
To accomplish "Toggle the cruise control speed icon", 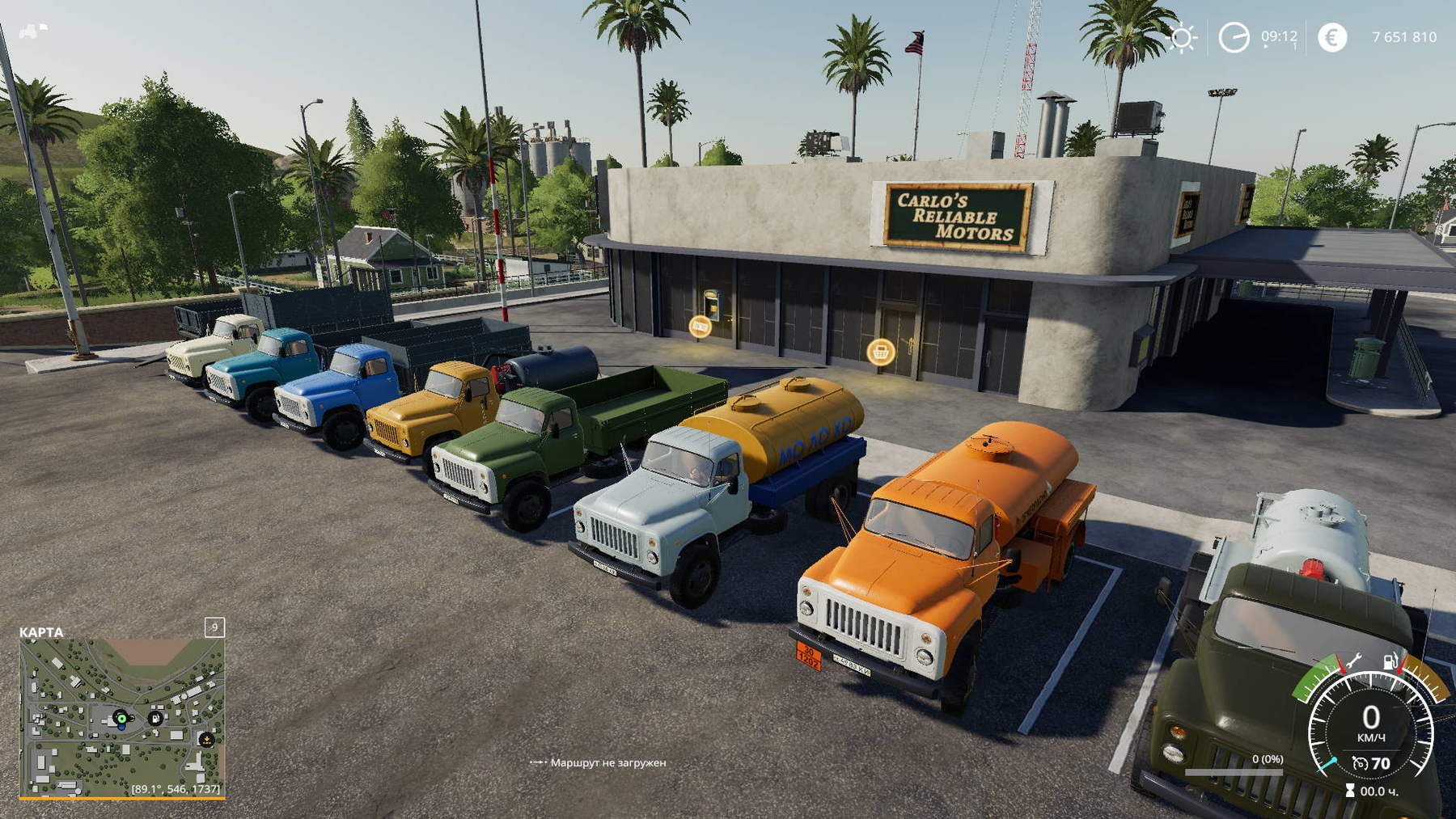I will point(1361,763).
